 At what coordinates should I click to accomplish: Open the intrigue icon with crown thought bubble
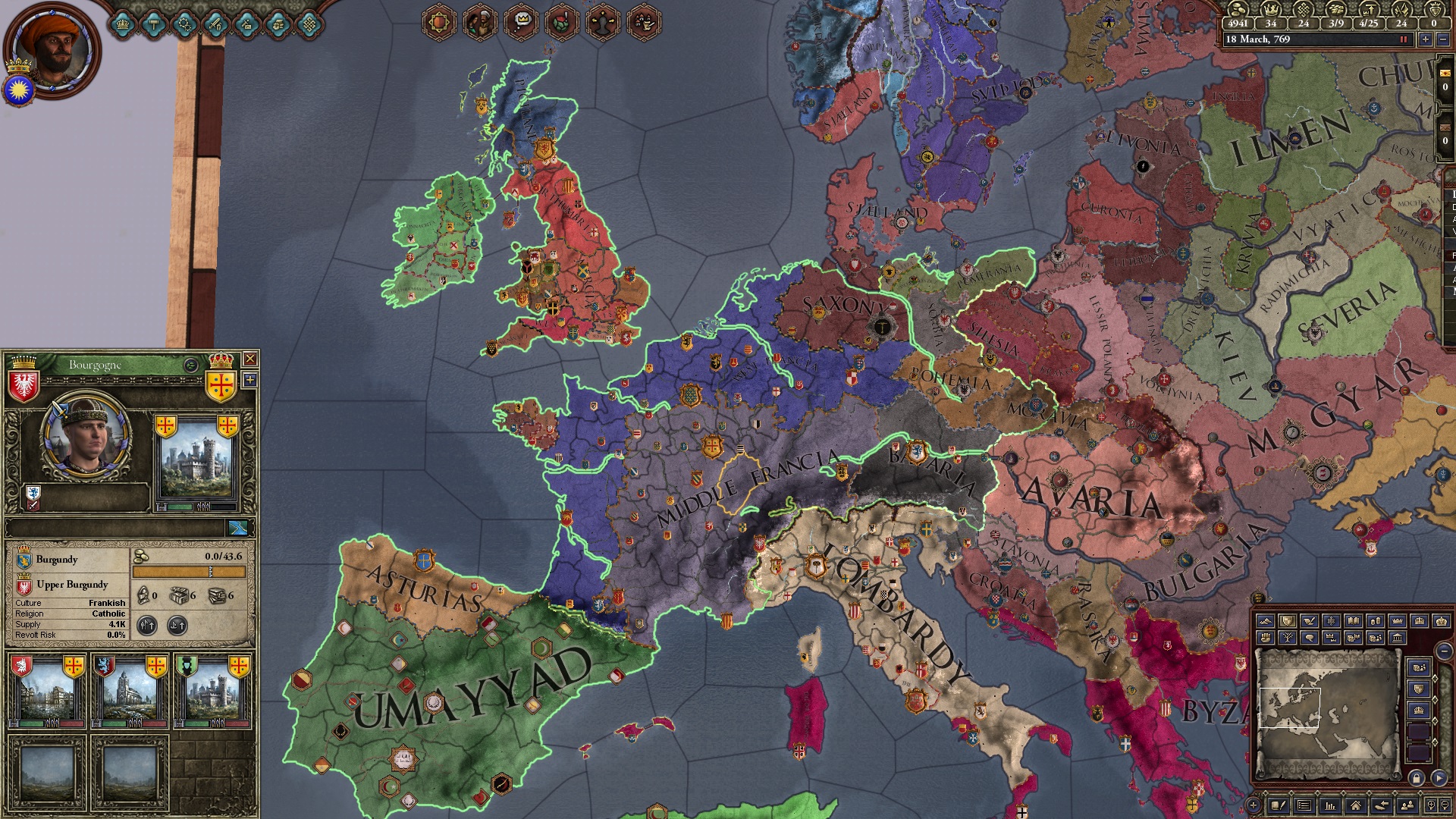pos(521,21)
